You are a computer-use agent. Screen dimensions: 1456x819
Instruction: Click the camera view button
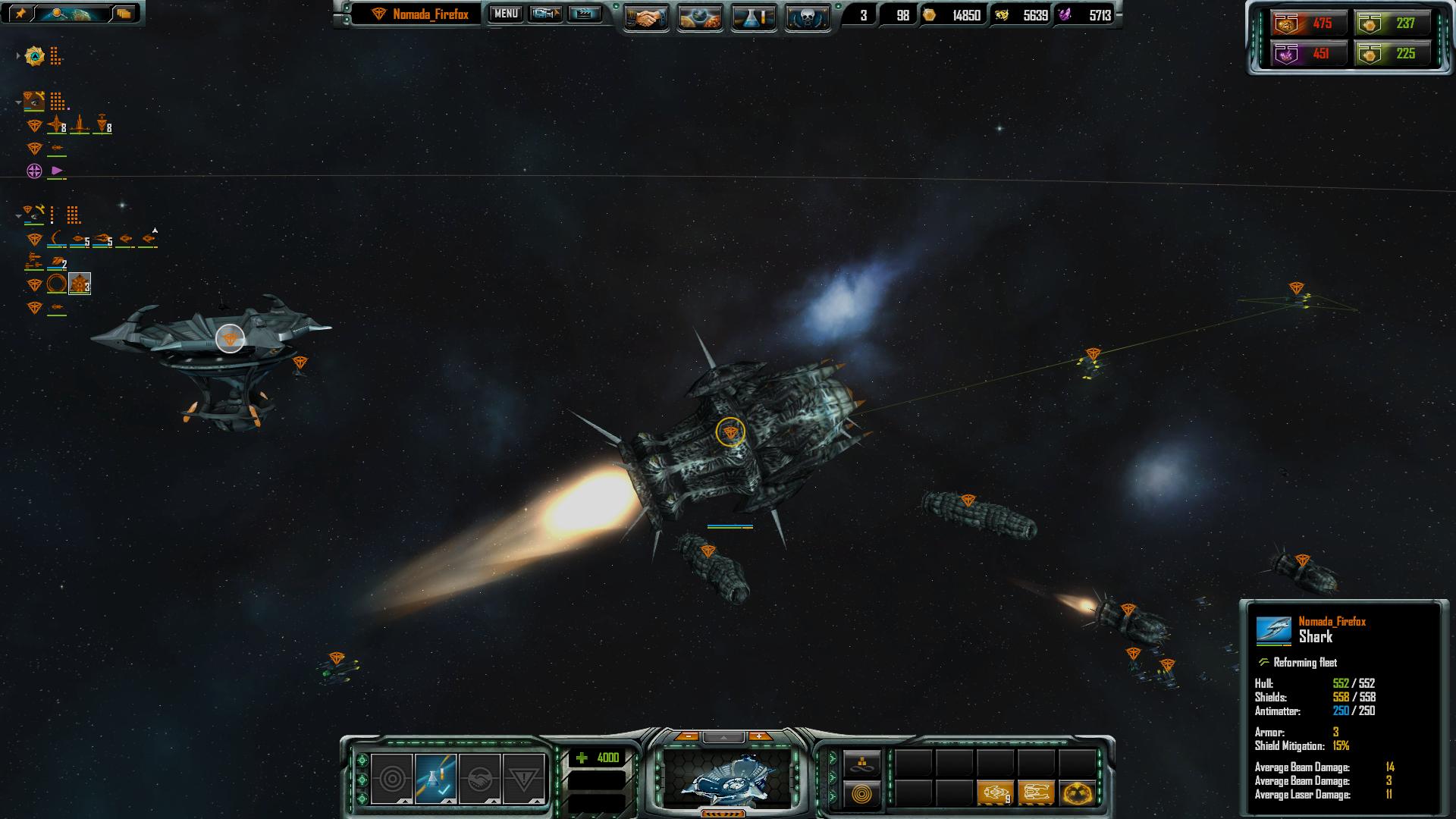(x=545, y=14)
